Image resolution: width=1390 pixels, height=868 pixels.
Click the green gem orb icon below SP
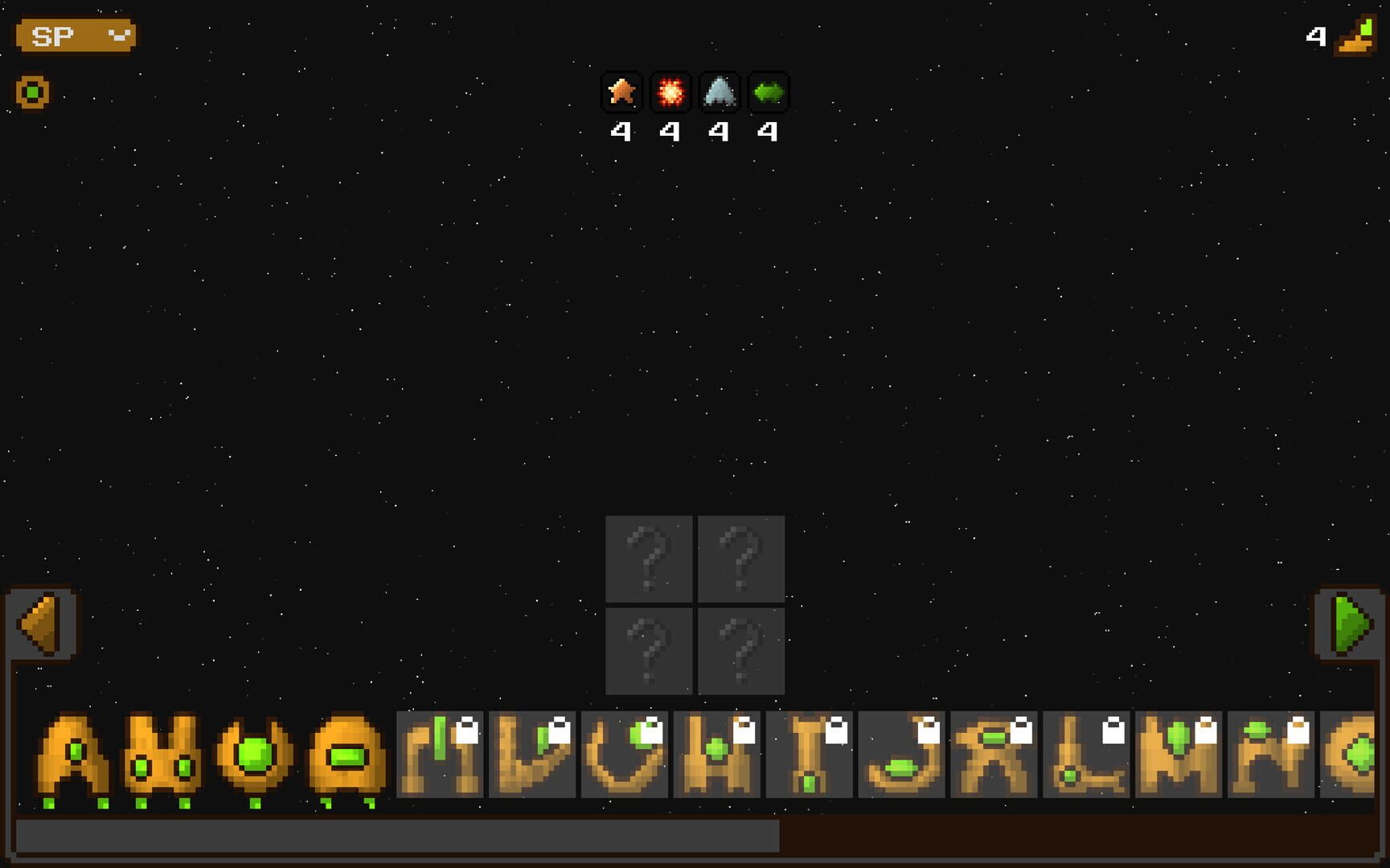31,92
